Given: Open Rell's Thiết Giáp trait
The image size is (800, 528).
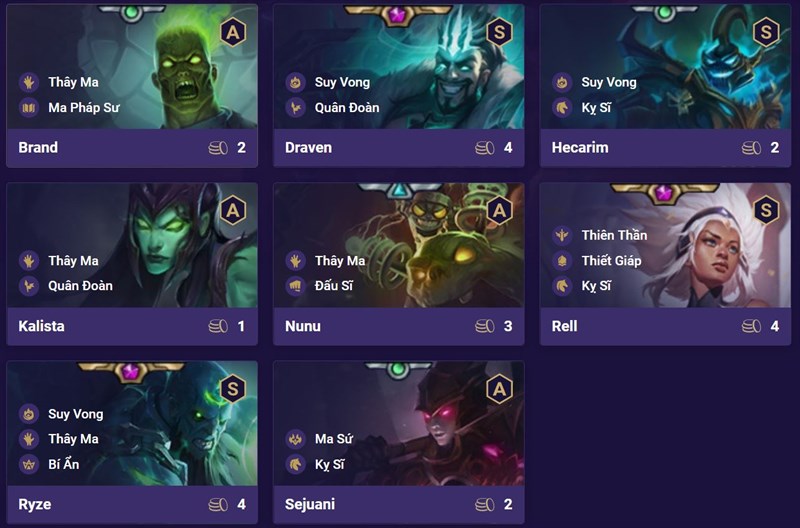Looking at the screenshot, I should pos(611,261).
